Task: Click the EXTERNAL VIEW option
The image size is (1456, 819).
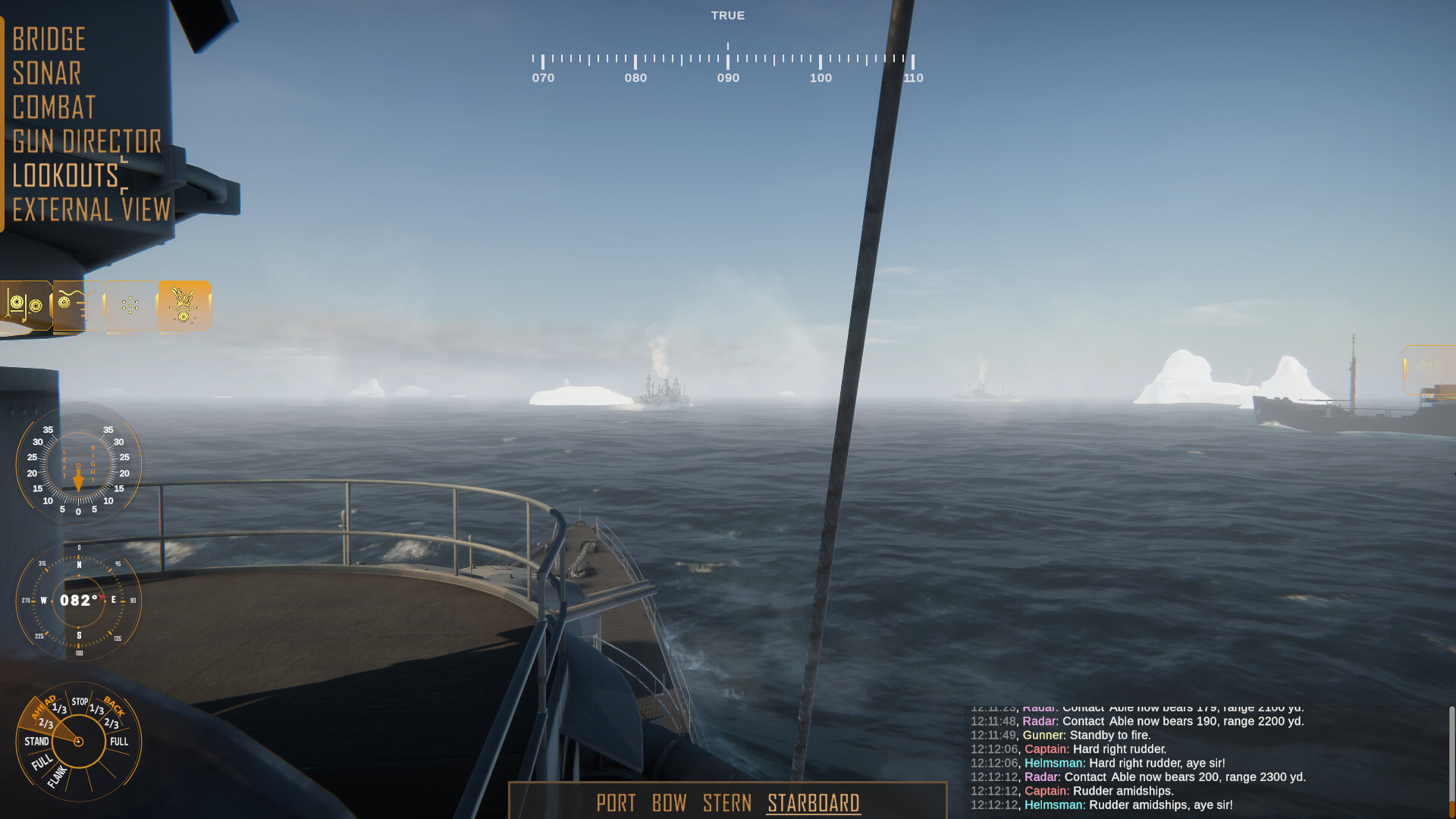Action: [x=93, y=210]
